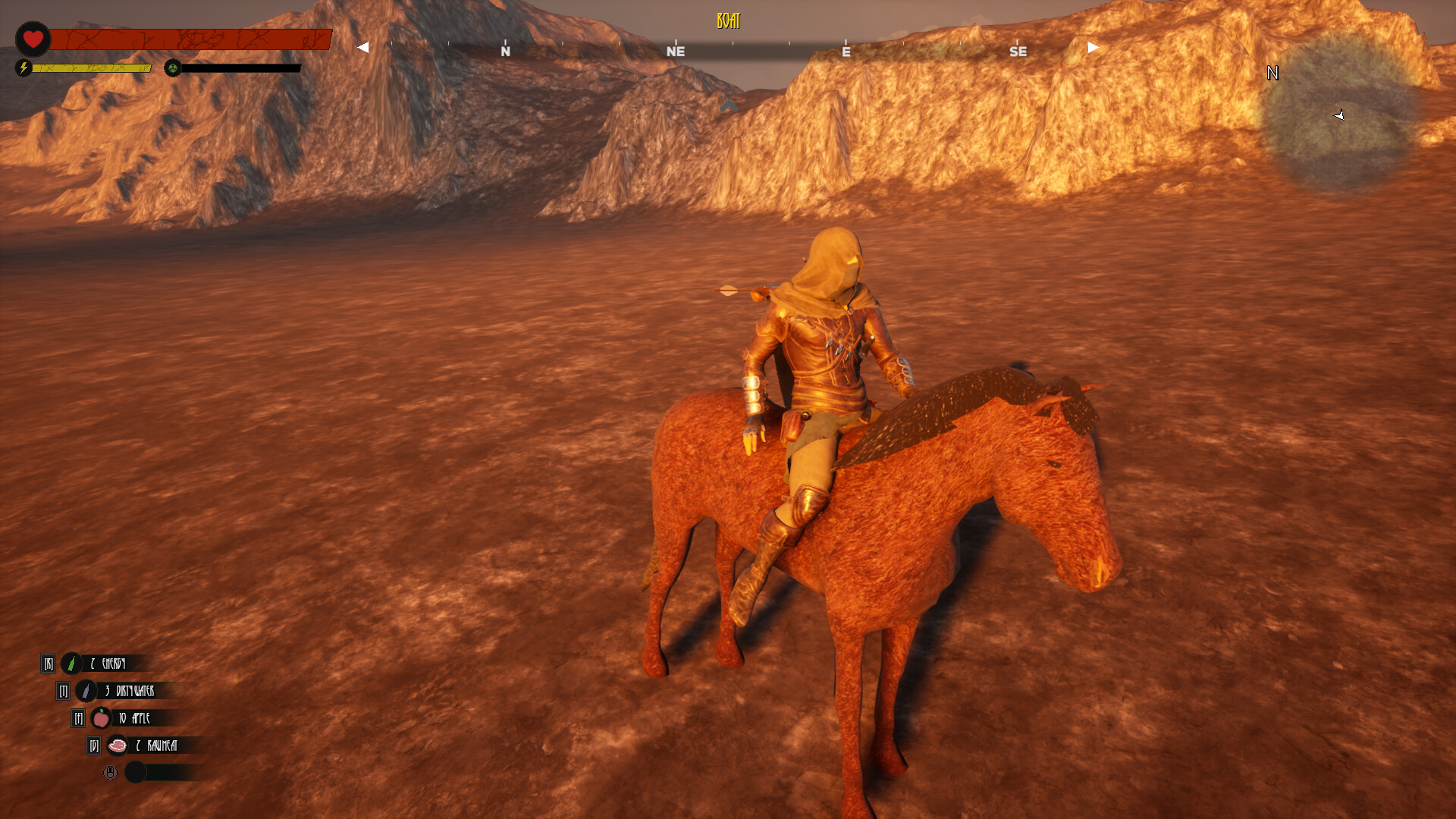Click the red health bar
The width and height of the screenshot is (1456, 819).
pos(190,36)
